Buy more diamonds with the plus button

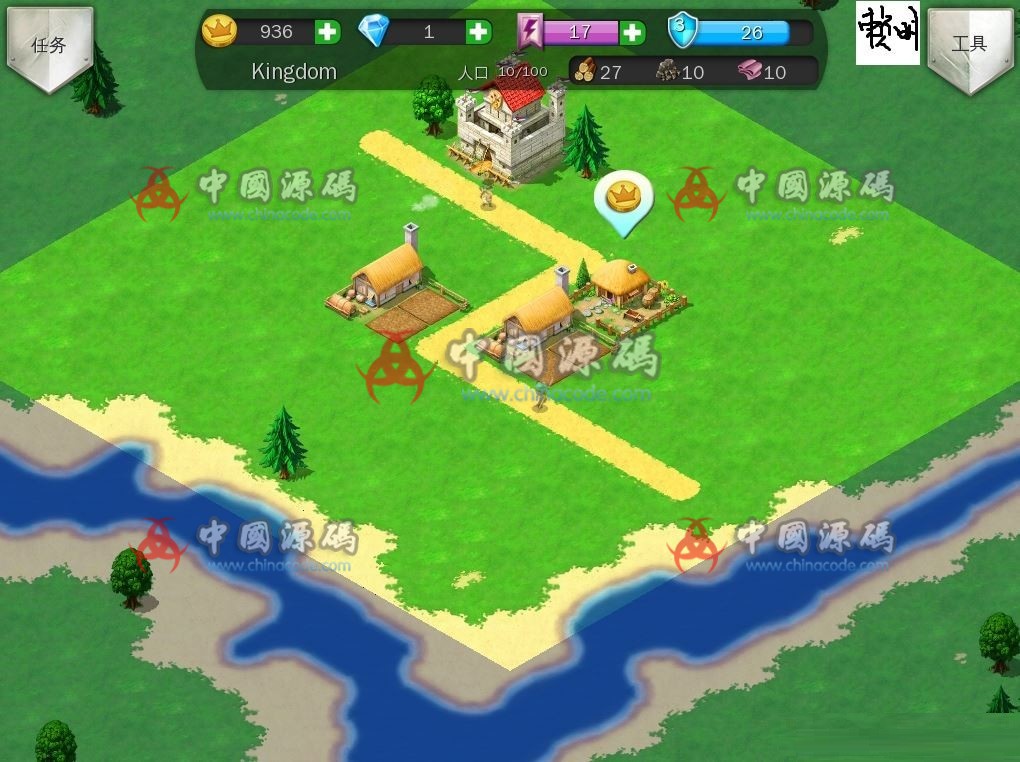[479, 32]
